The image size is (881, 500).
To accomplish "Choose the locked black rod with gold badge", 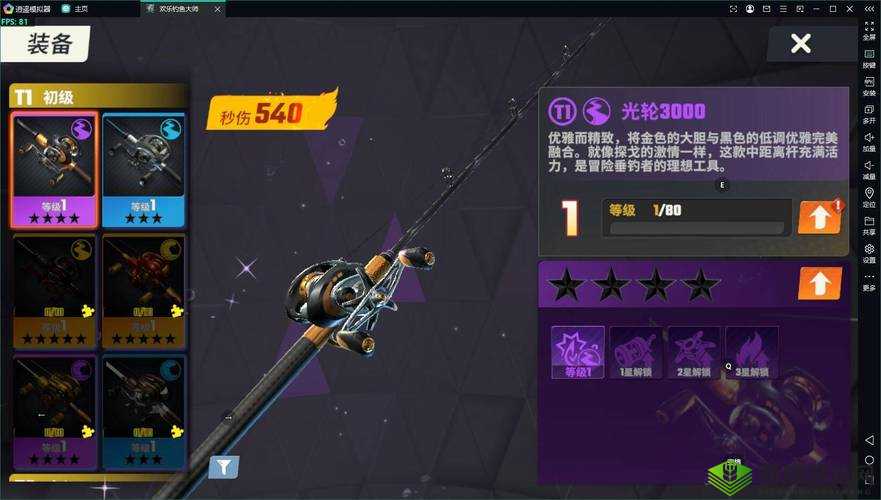I will pyautogui.click(x=55, y=290).
